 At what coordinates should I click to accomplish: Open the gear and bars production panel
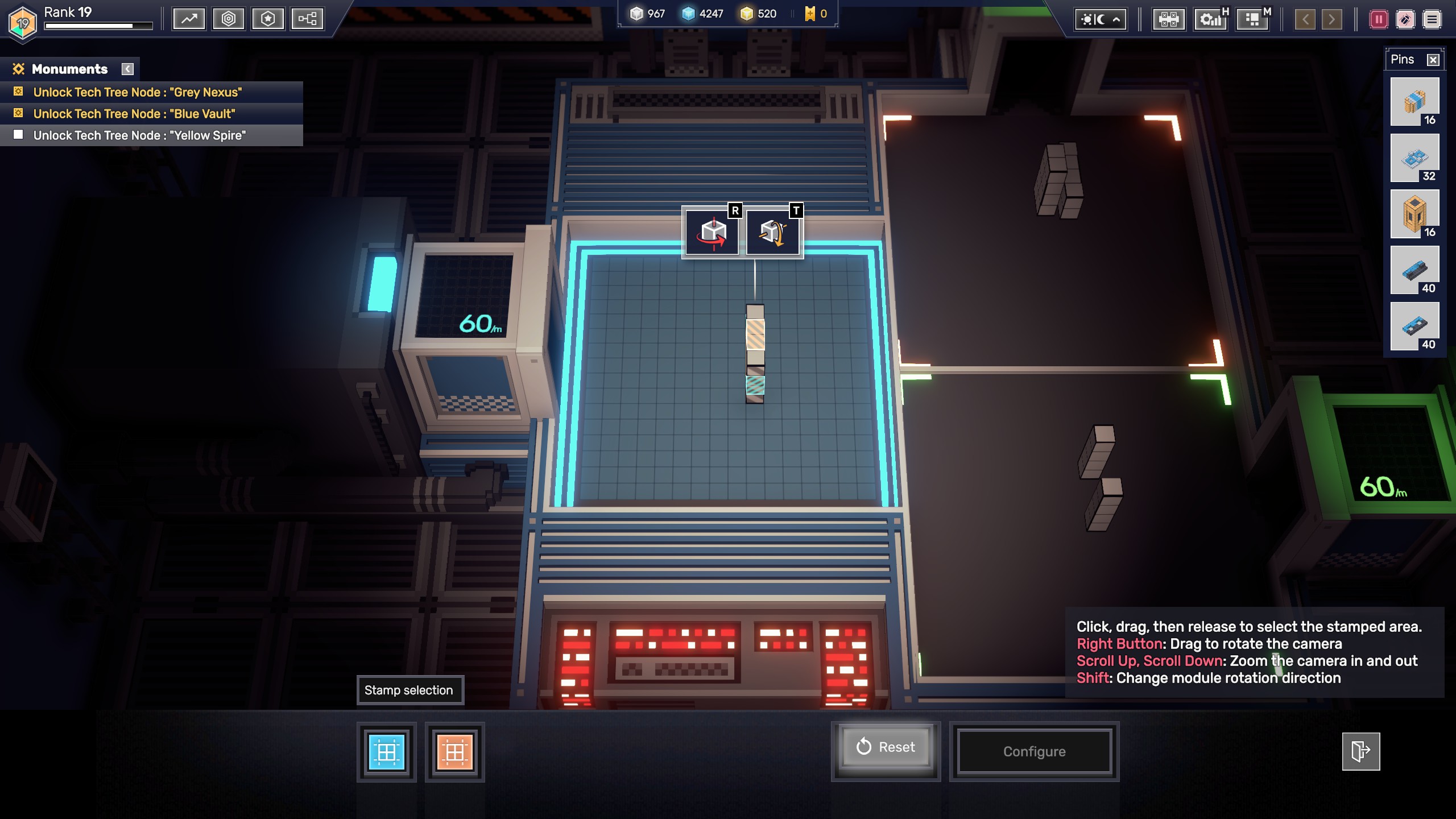point(1210,20)
